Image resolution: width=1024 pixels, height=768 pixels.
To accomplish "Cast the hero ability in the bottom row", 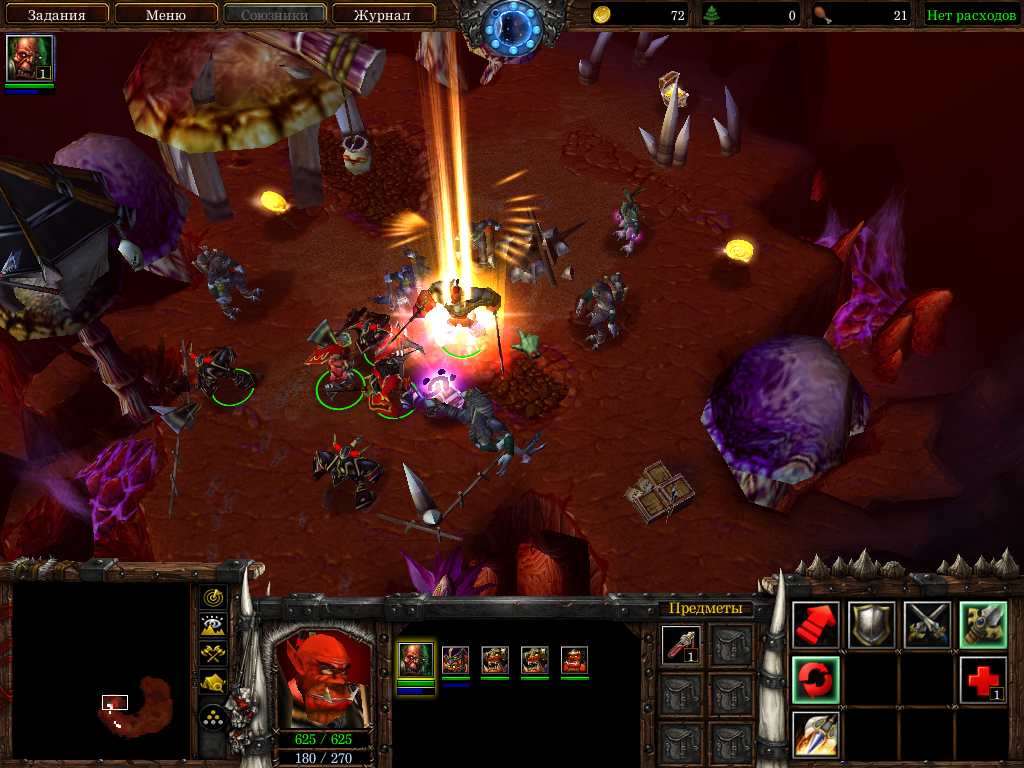I will (815, 734).
